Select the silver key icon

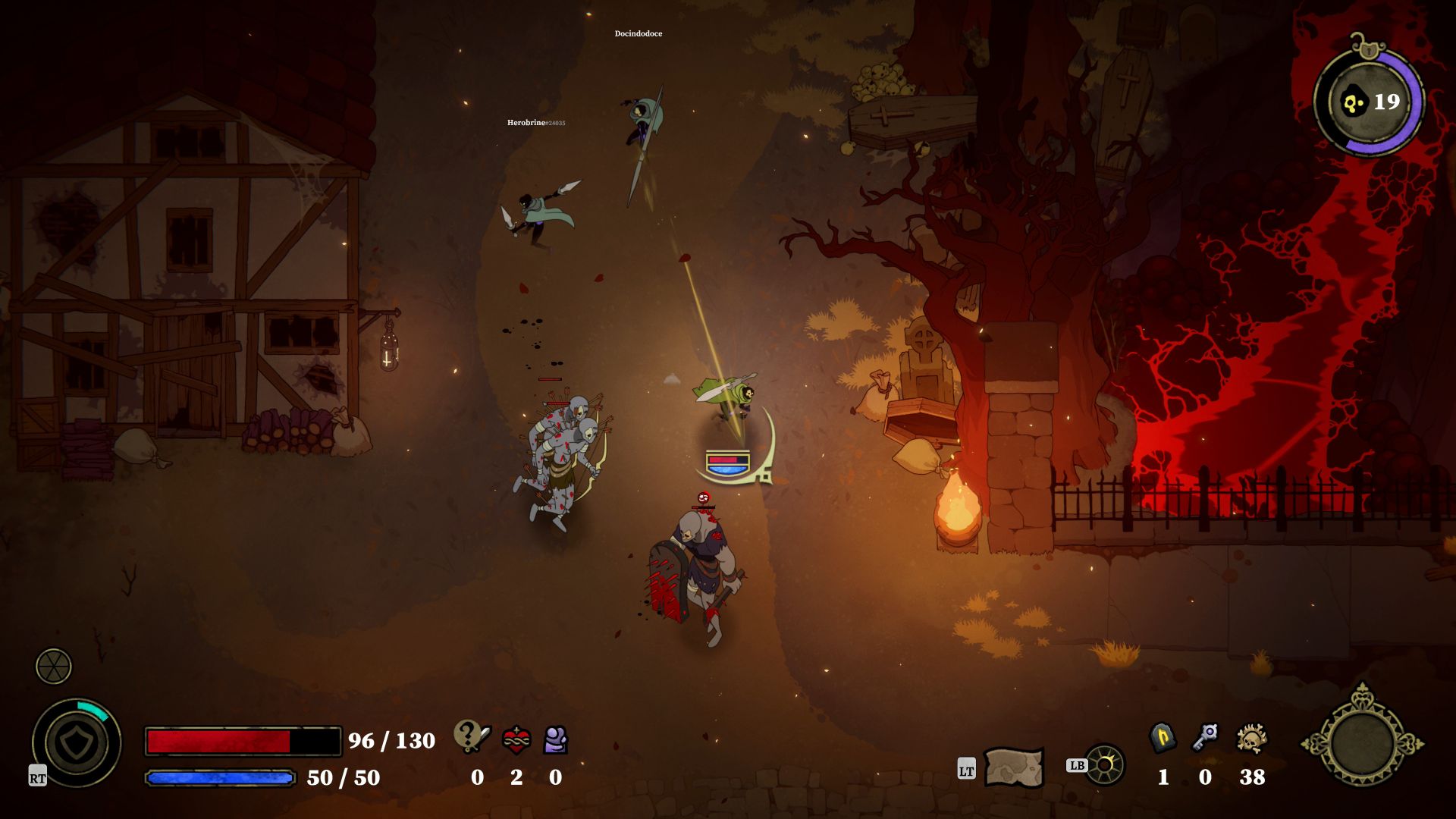1205,737
